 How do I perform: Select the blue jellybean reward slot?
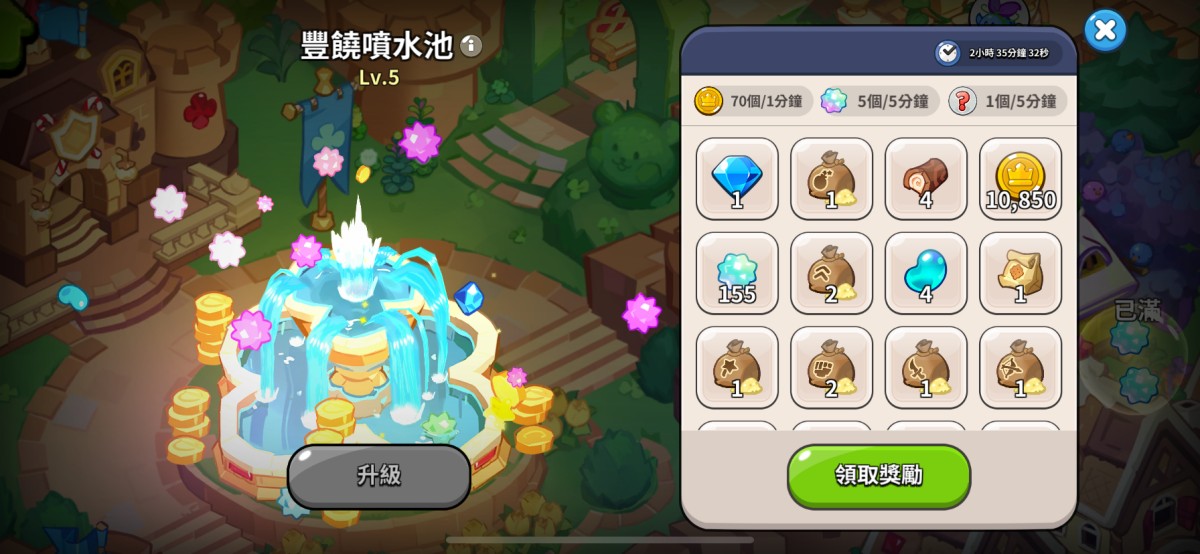[926, 273]
